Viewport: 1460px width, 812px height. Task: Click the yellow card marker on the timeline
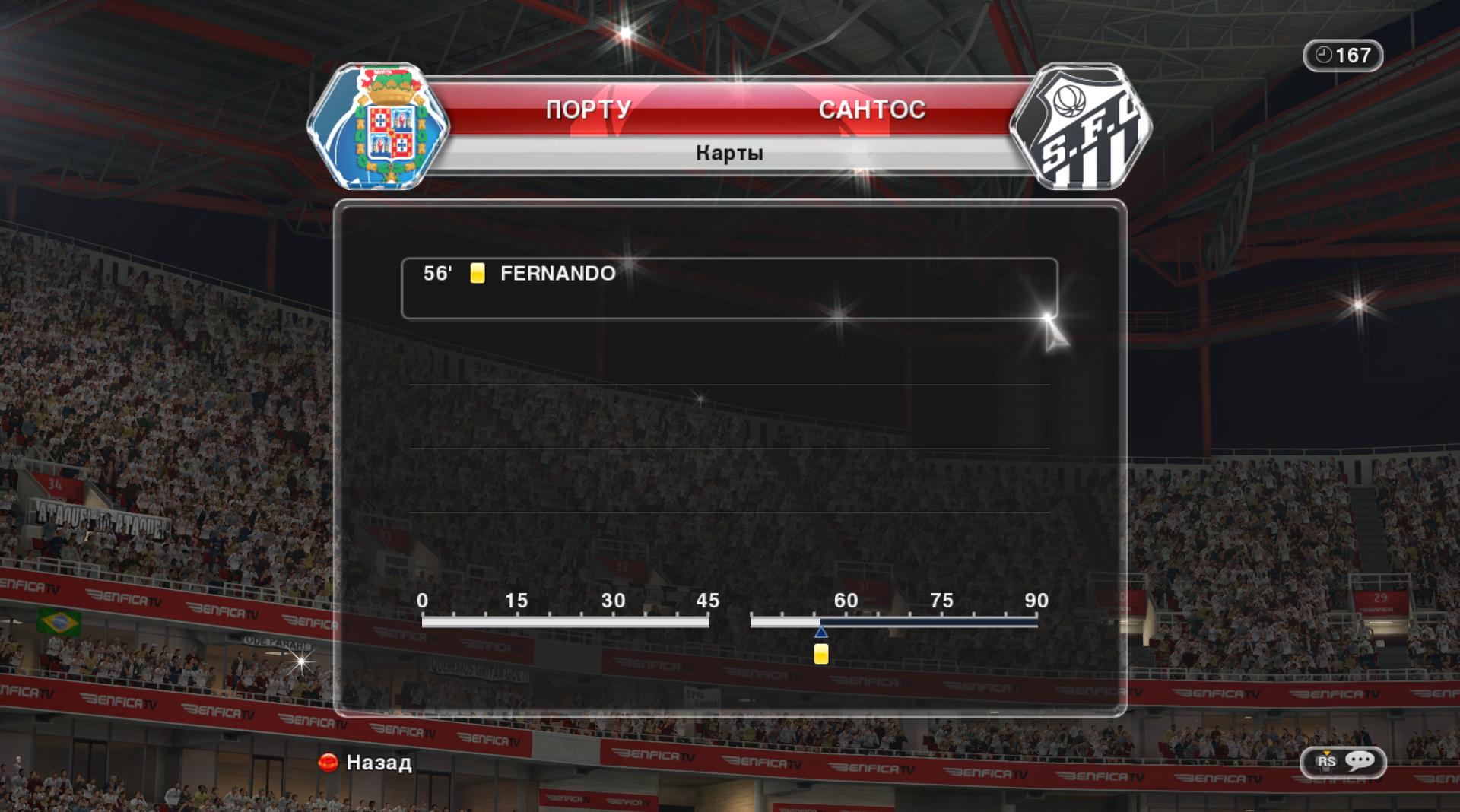[x=820, y=654]
